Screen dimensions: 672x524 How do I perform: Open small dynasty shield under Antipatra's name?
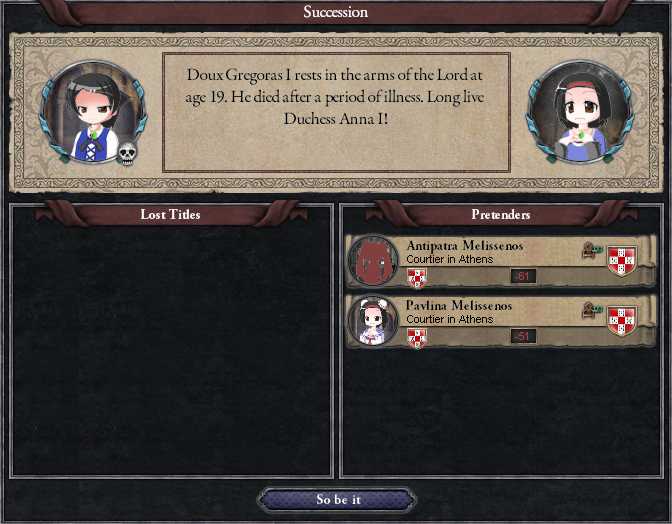coord(417,277)
